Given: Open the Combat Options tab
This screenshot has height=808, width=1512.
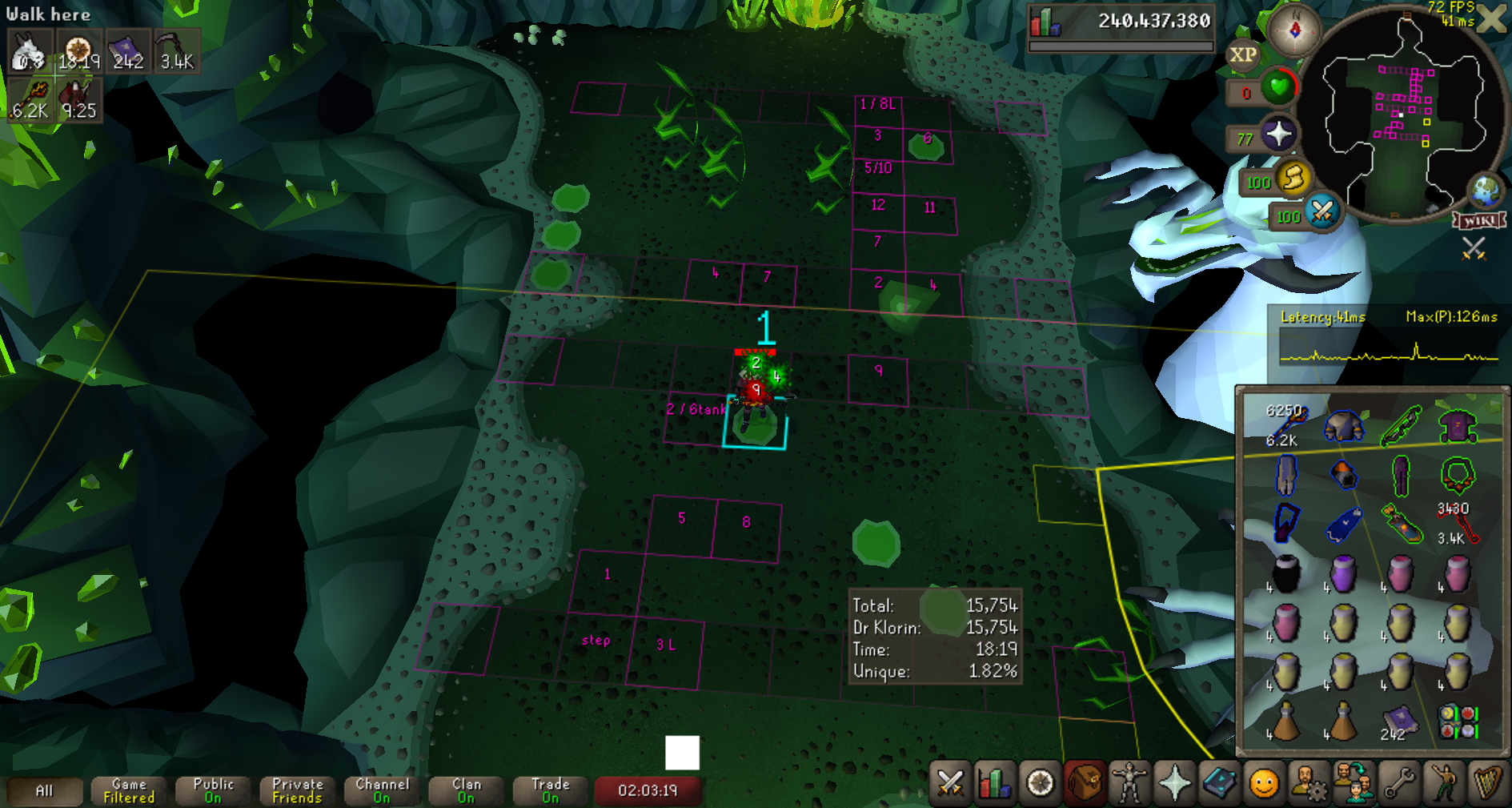Looking at the screenshot, I should click(950, 782).
